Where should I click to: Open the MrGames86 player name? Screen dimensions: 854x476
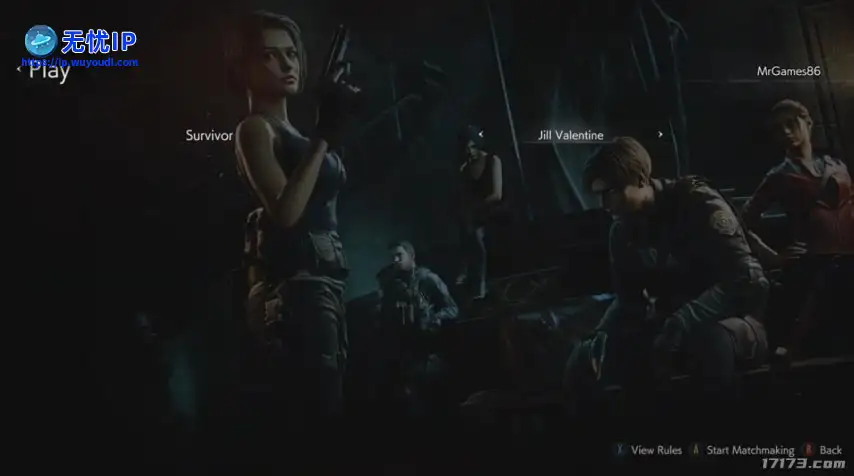pos(788,71)
